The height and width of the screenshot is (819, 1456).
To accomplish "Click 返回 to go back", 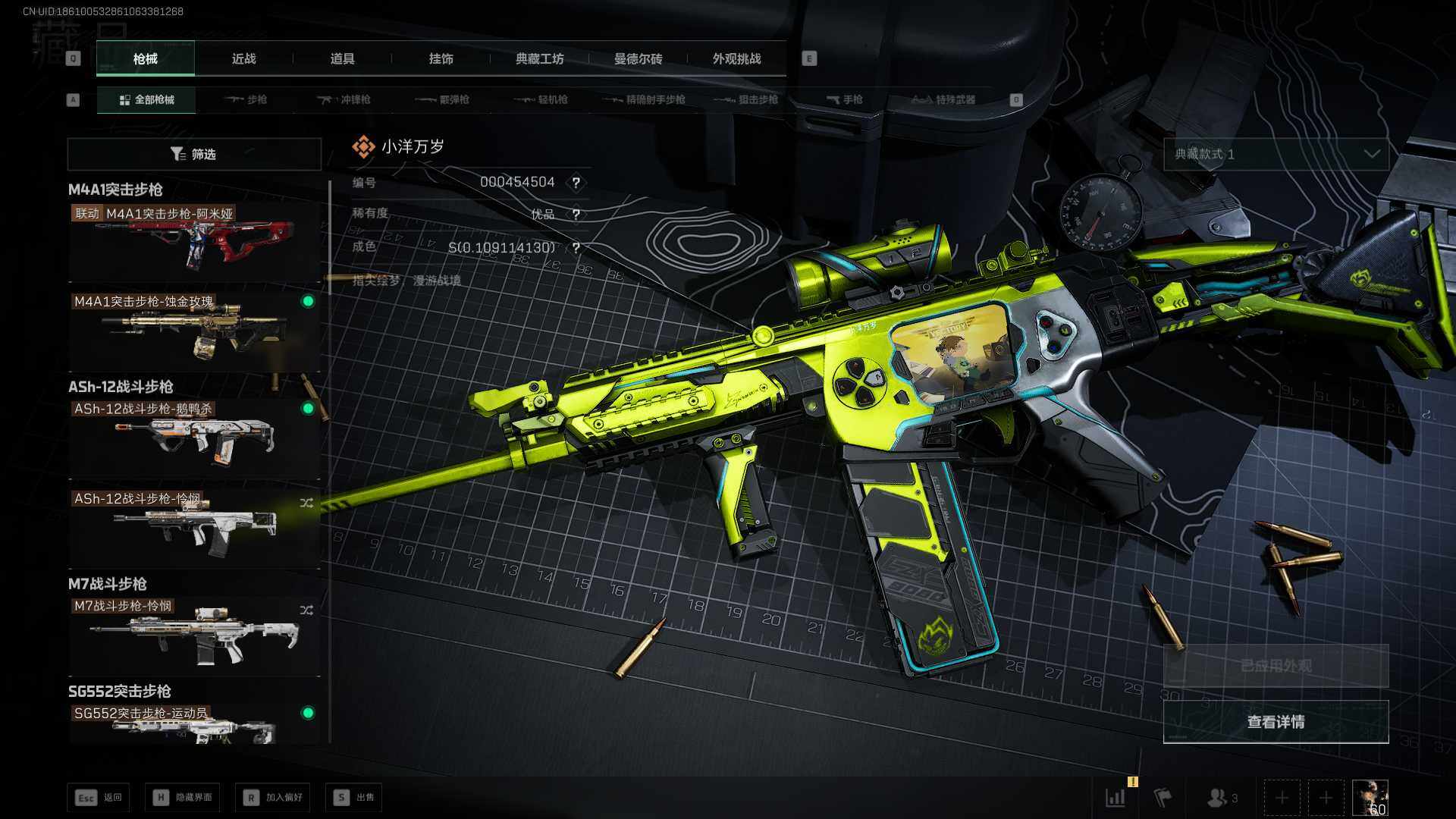I will tap(99, 797).
